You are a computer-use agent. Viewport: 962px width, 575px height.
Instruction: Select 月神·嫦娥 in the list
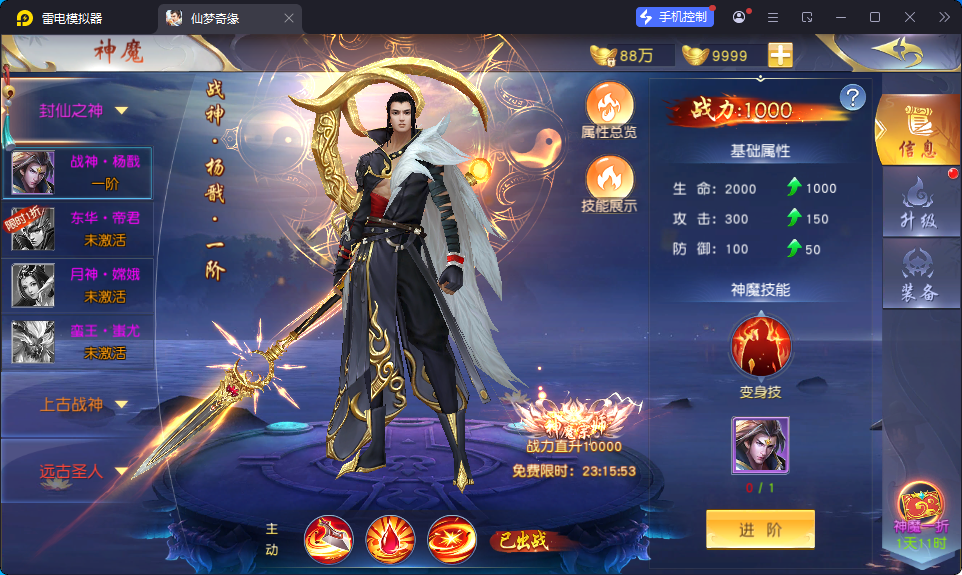point(80,285)
